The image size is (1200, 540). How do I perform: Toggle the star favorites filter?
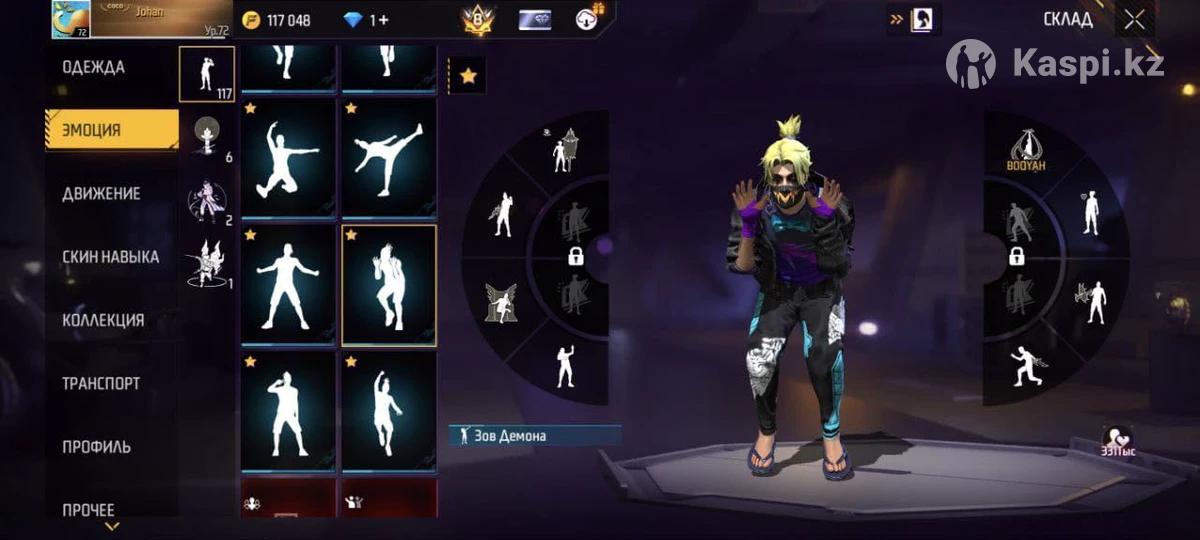[x=467, y=76]
